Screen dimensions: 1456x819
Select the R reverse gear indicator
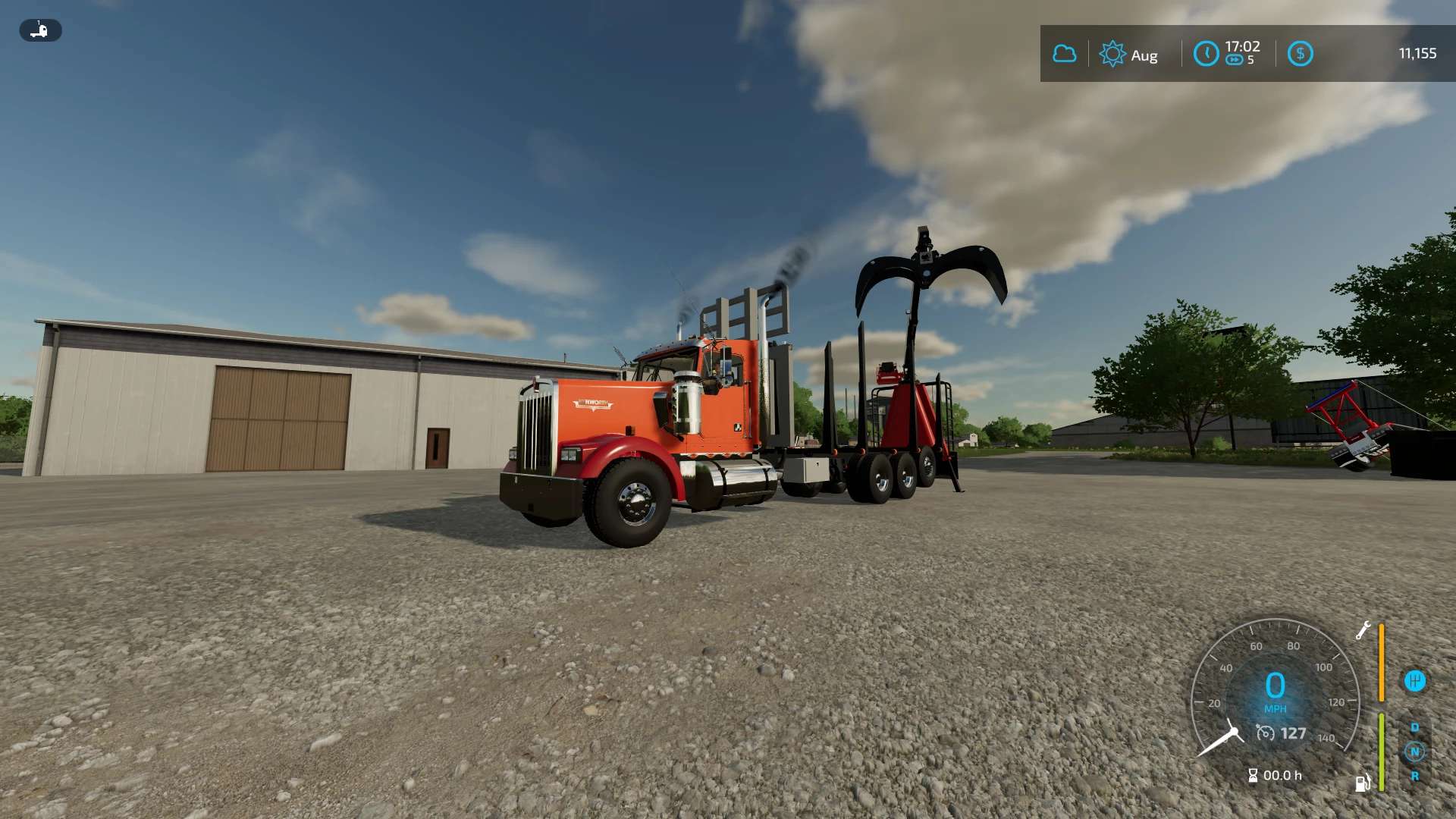pos(1415,775)
